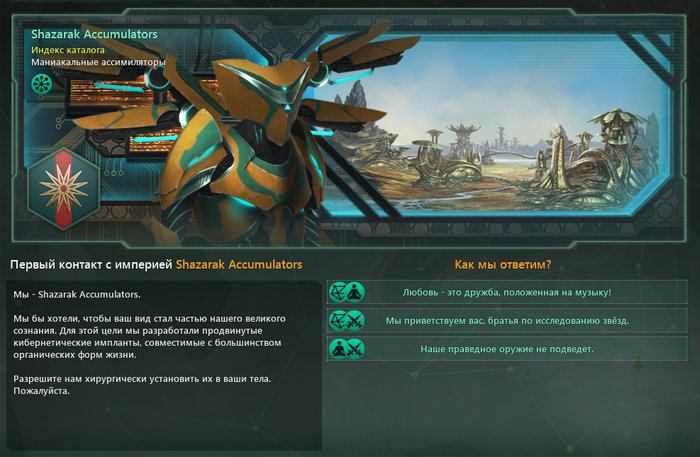Viewport: 700px width, 457px height.
Task: Answer with "Наше праведное оружие не подведет."
Action: (507, 349)
